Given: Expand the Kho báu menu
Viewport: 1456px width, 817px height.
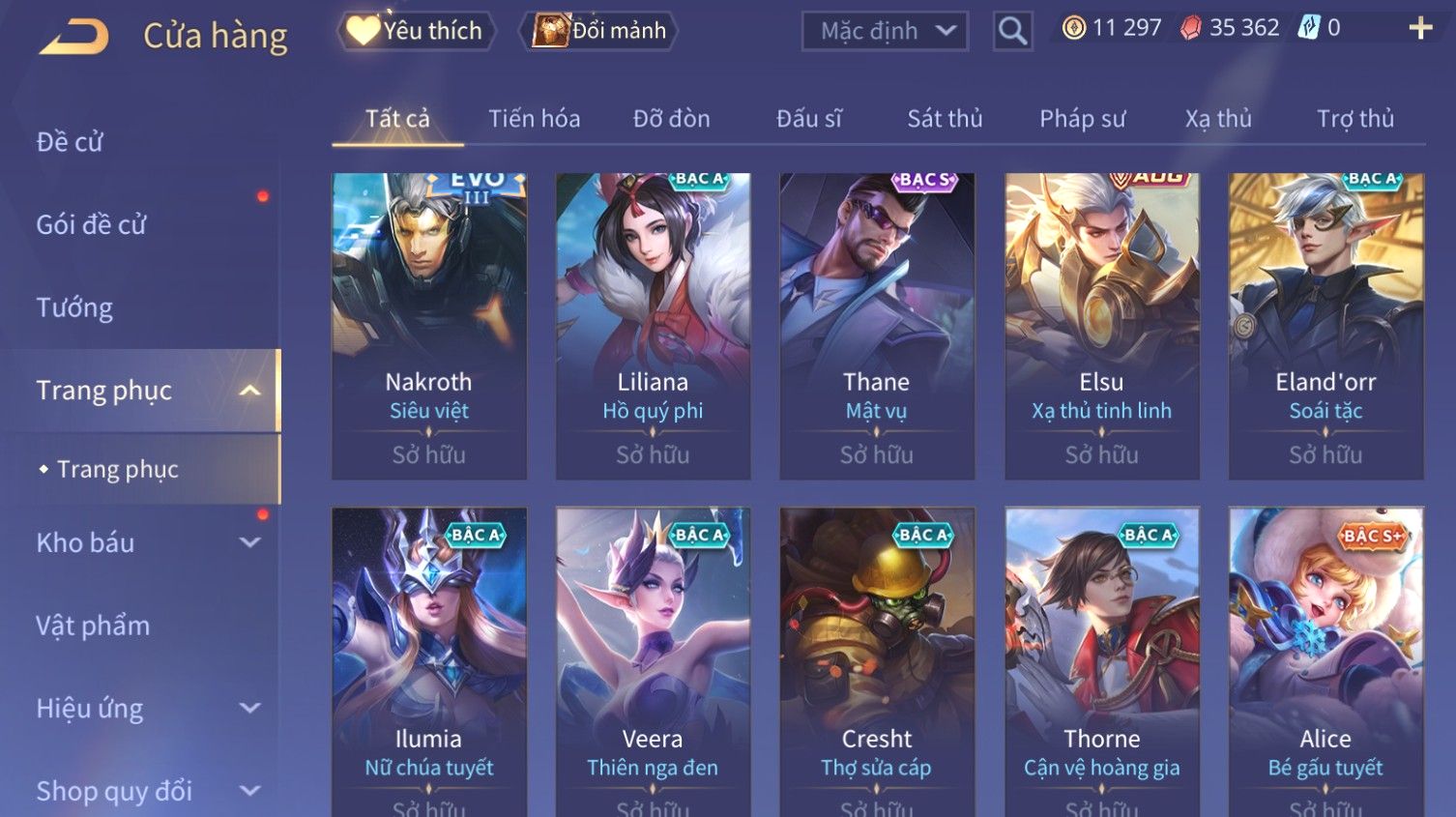Looking at the screenshot, I should click(145, 542).
